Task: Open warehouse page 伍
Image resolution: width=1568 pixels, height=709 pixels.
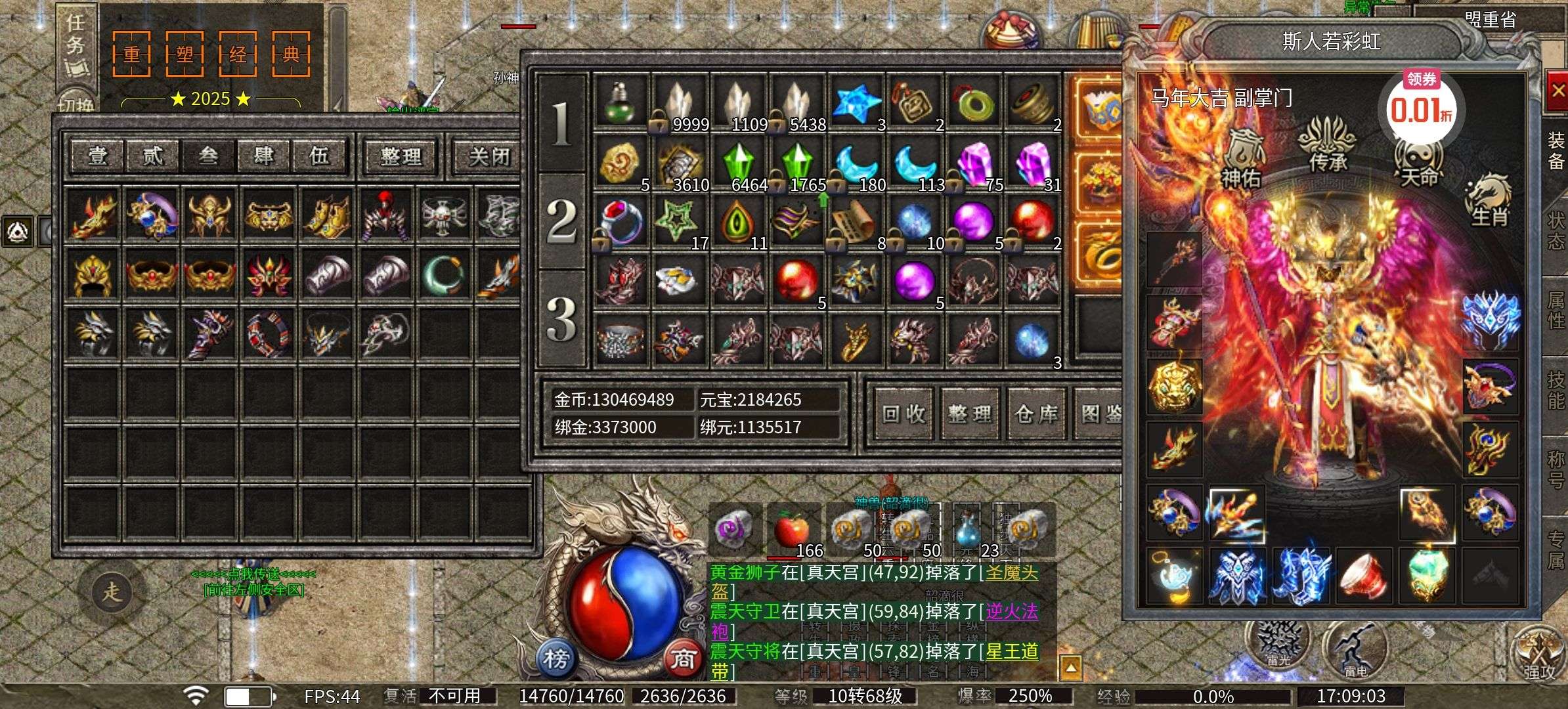Action: (319, 156)
